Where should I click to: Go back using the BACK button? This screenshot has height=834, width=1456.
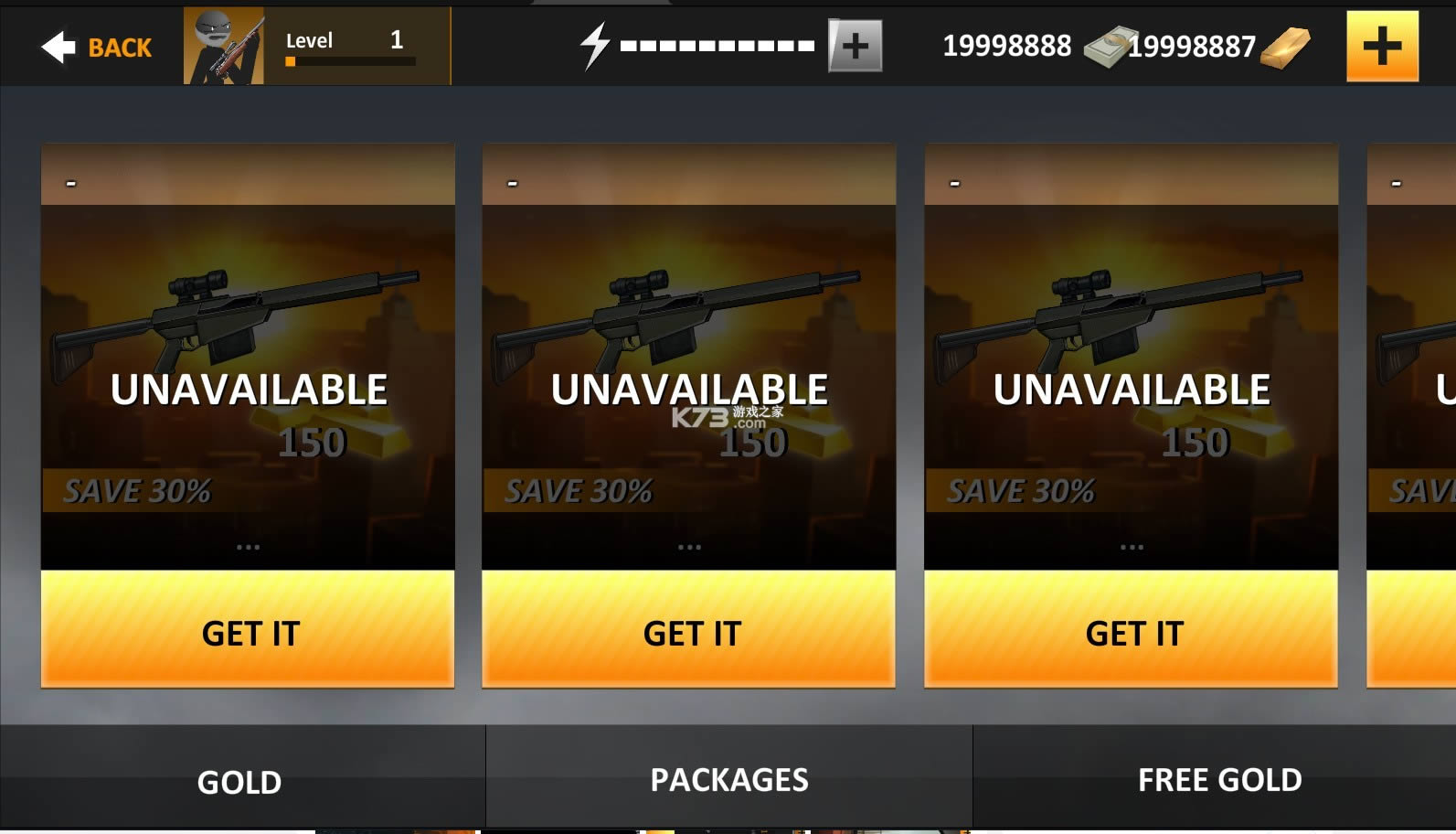click(x=97, y=47)
